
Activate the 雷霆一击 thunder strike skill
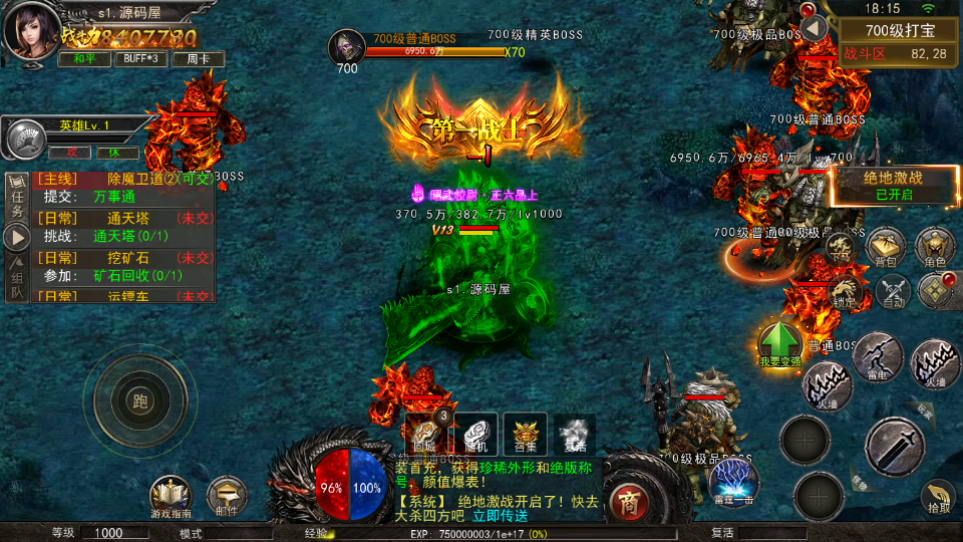pyautogui.click(x=735, y=482)
